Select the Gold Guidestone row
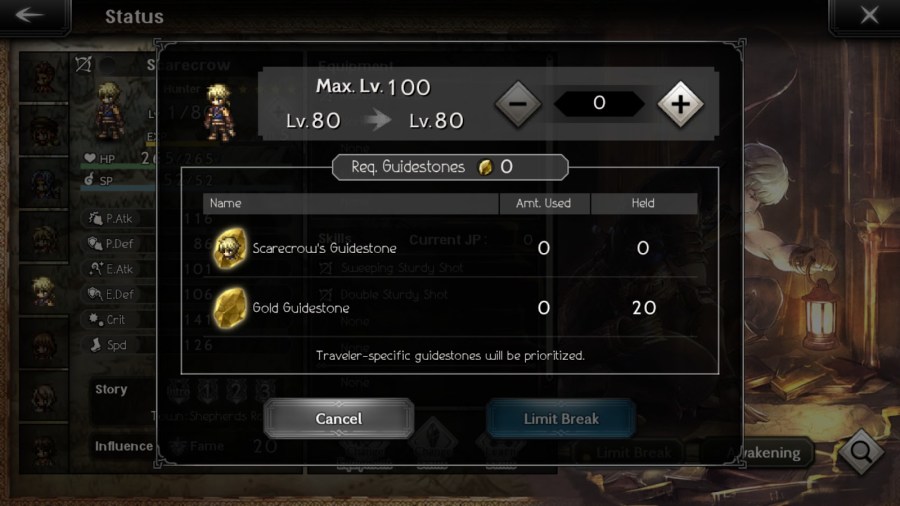 pos(449,307)
